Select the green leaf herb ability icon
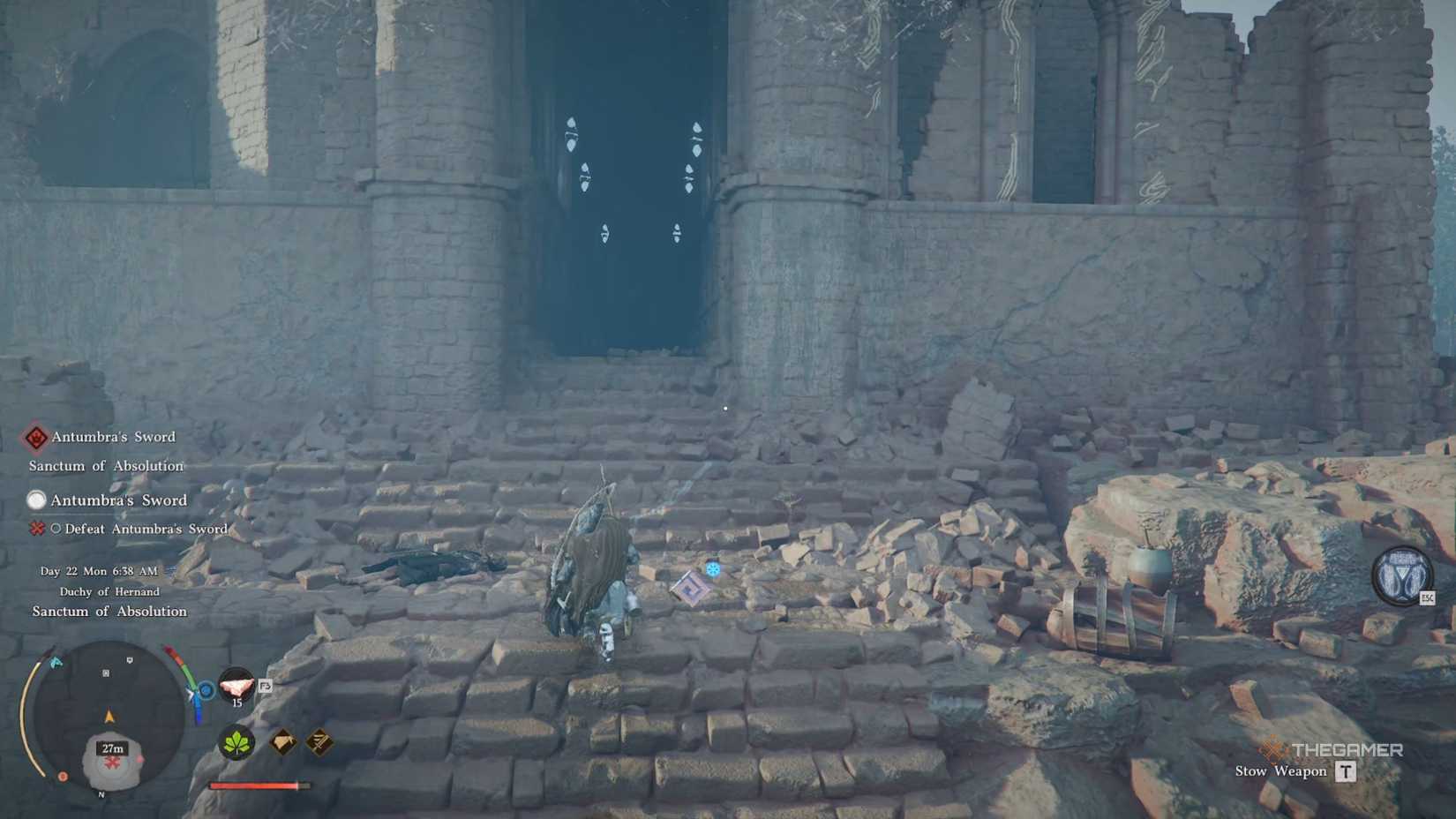The height and width of the screenshot is (819, 1456). [x=235, y=745]
